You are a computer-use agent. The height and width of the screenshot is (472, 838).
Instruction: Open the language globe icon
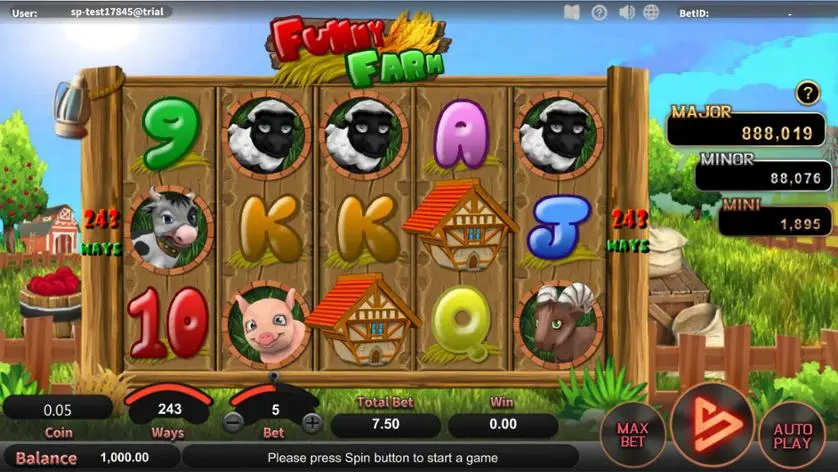[652, 12]
